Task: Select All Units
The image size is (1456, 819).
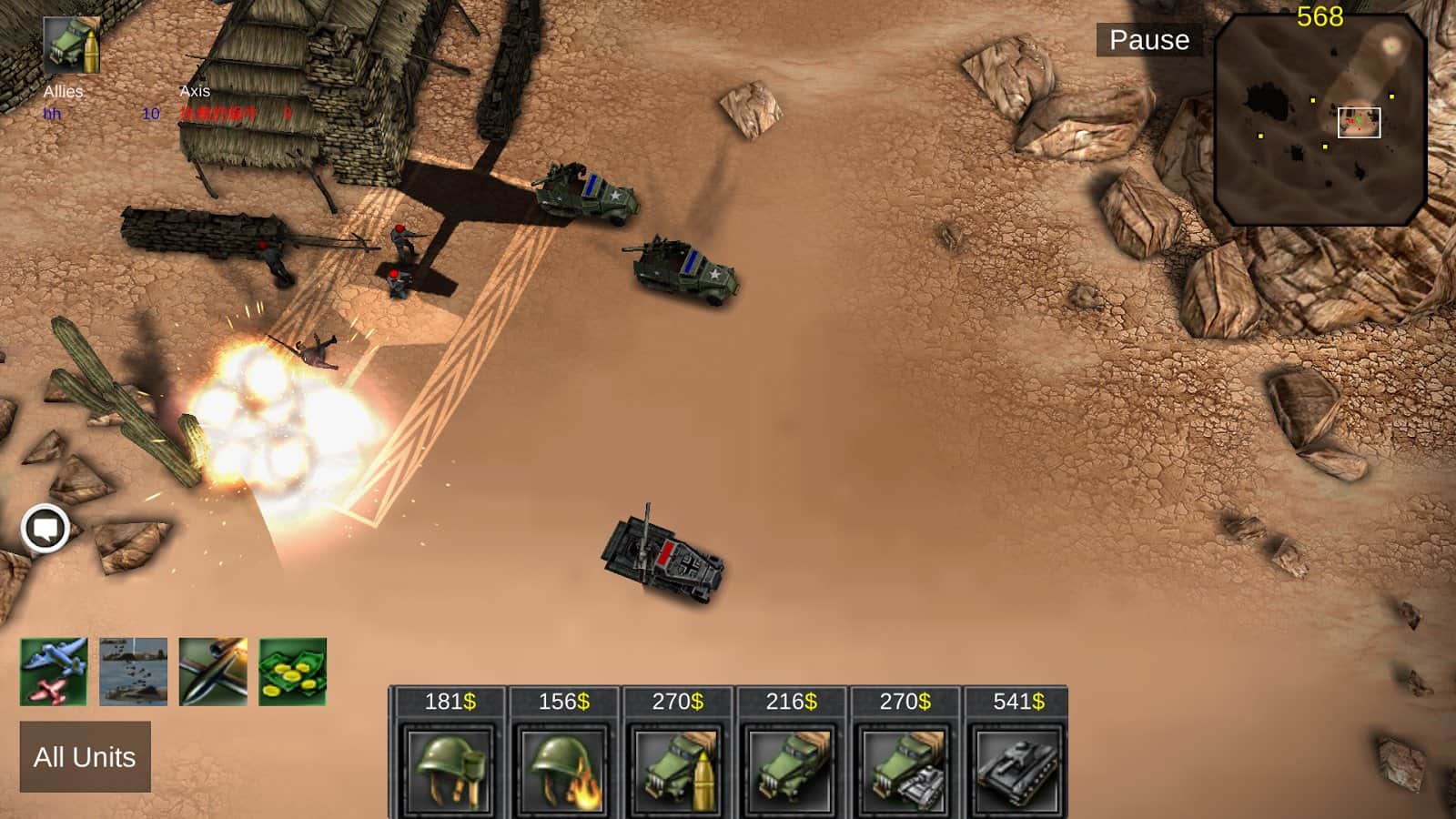Action: point(85,757)
